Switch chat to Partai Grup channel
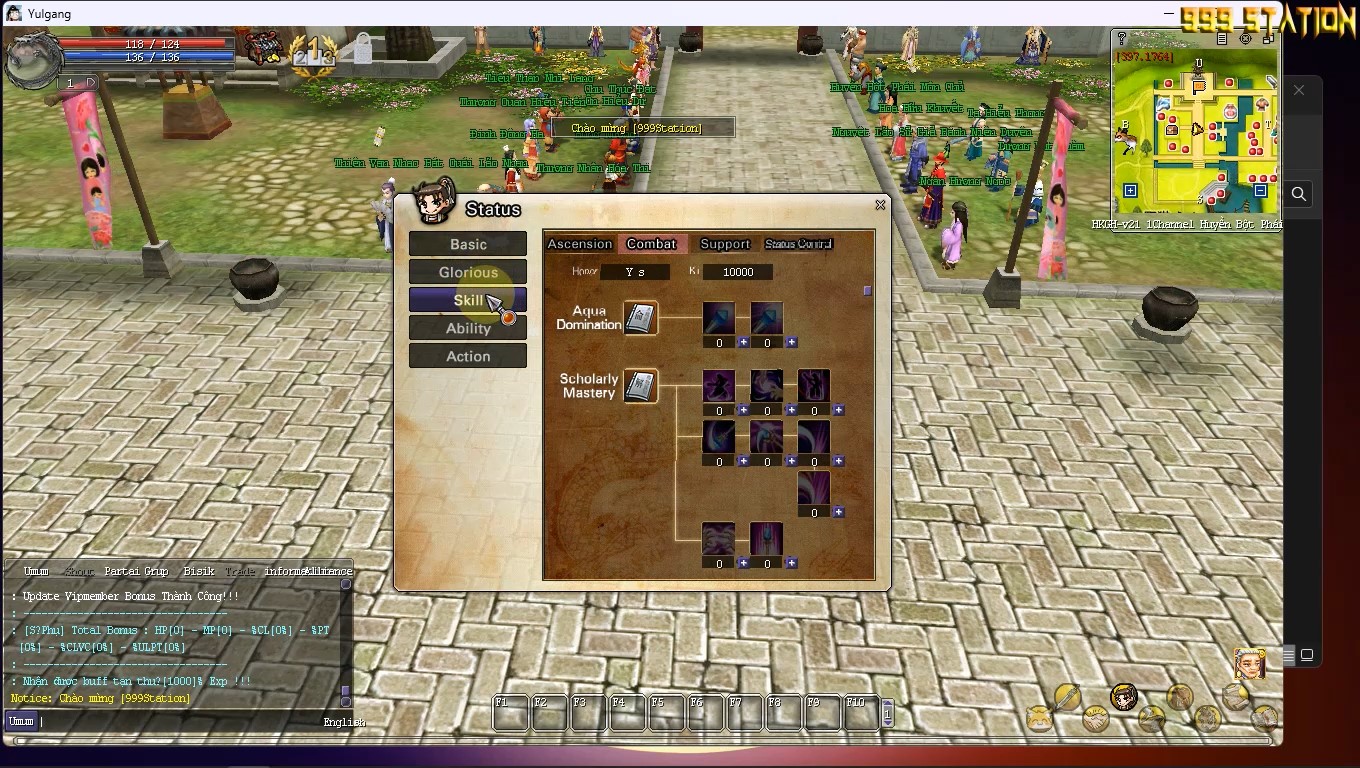Viewport: 1360px width, 768px height. pyautogui.click(x=136, y=571)
